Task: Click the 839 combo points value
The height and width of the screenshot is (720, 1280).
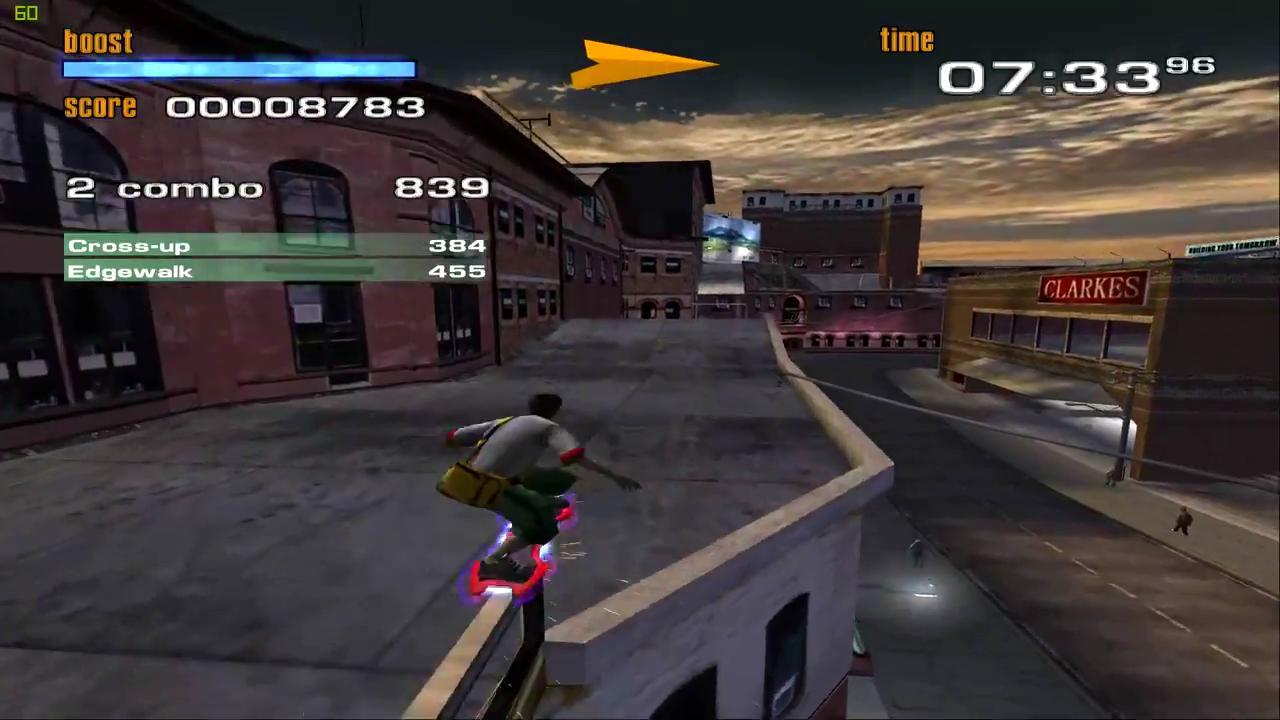Action: pyautogui.click(x=441, y=188)
